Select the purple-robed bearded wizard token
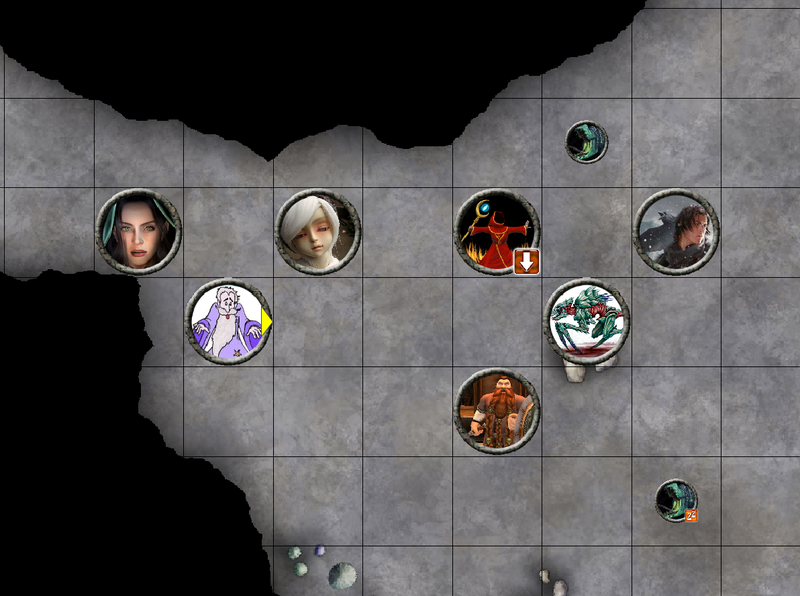Screen dimensions: 800x596 (x=228, y=321)
